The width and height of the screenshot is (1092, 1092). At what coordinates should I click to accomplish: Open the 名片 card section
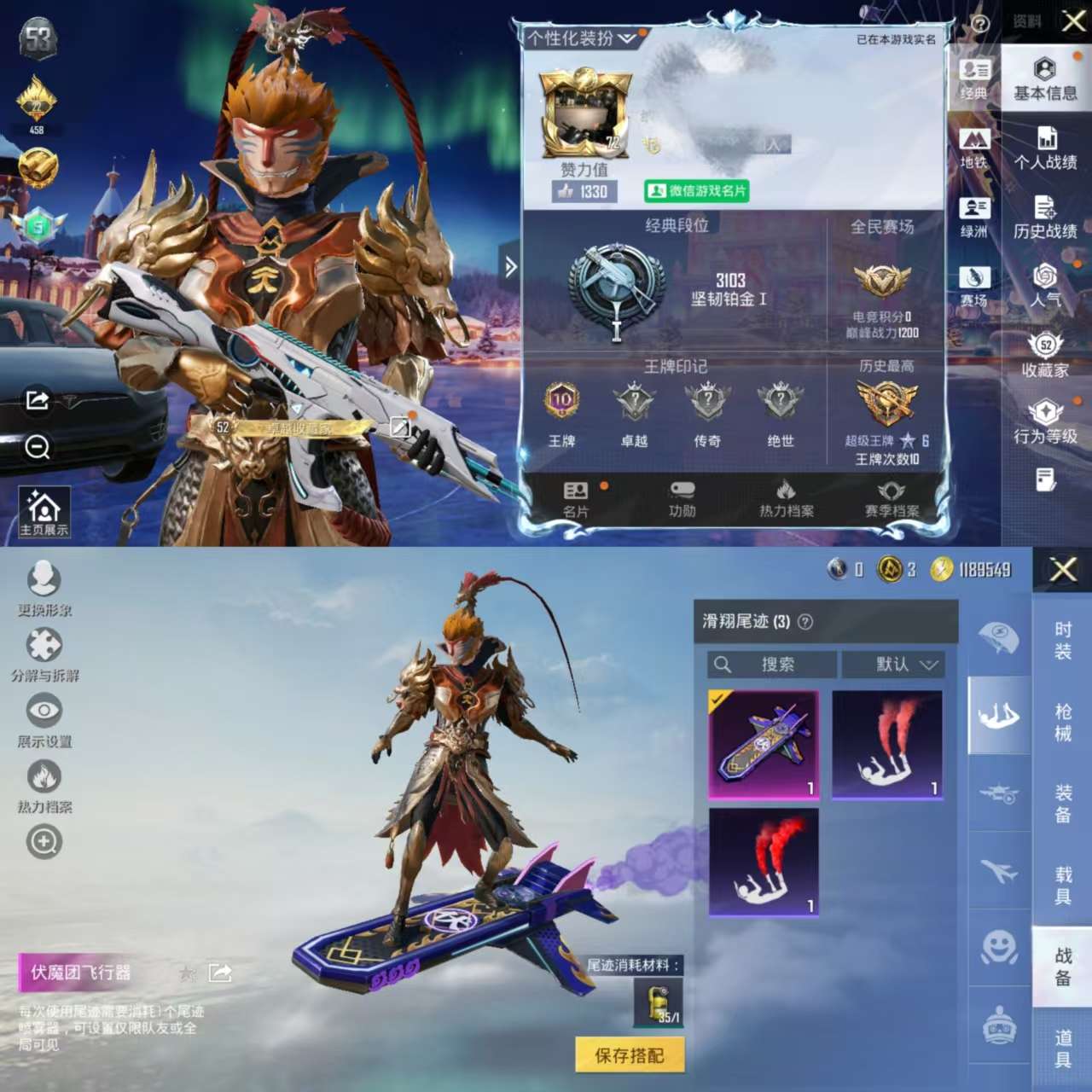click(x=576, y=499)
